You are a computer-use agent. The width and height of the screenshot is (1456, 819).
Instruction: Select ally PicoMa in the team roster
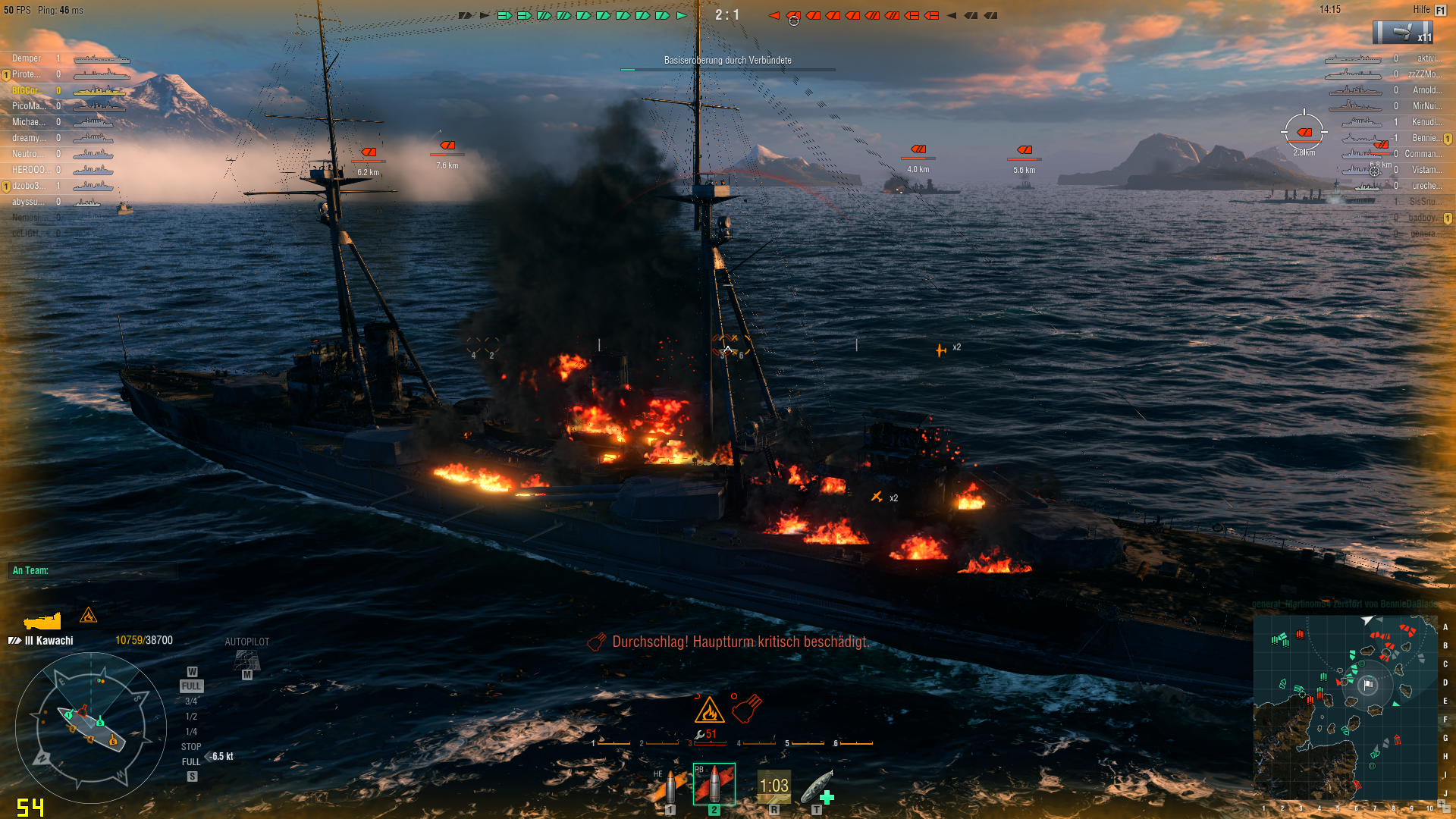click(27, 106)
